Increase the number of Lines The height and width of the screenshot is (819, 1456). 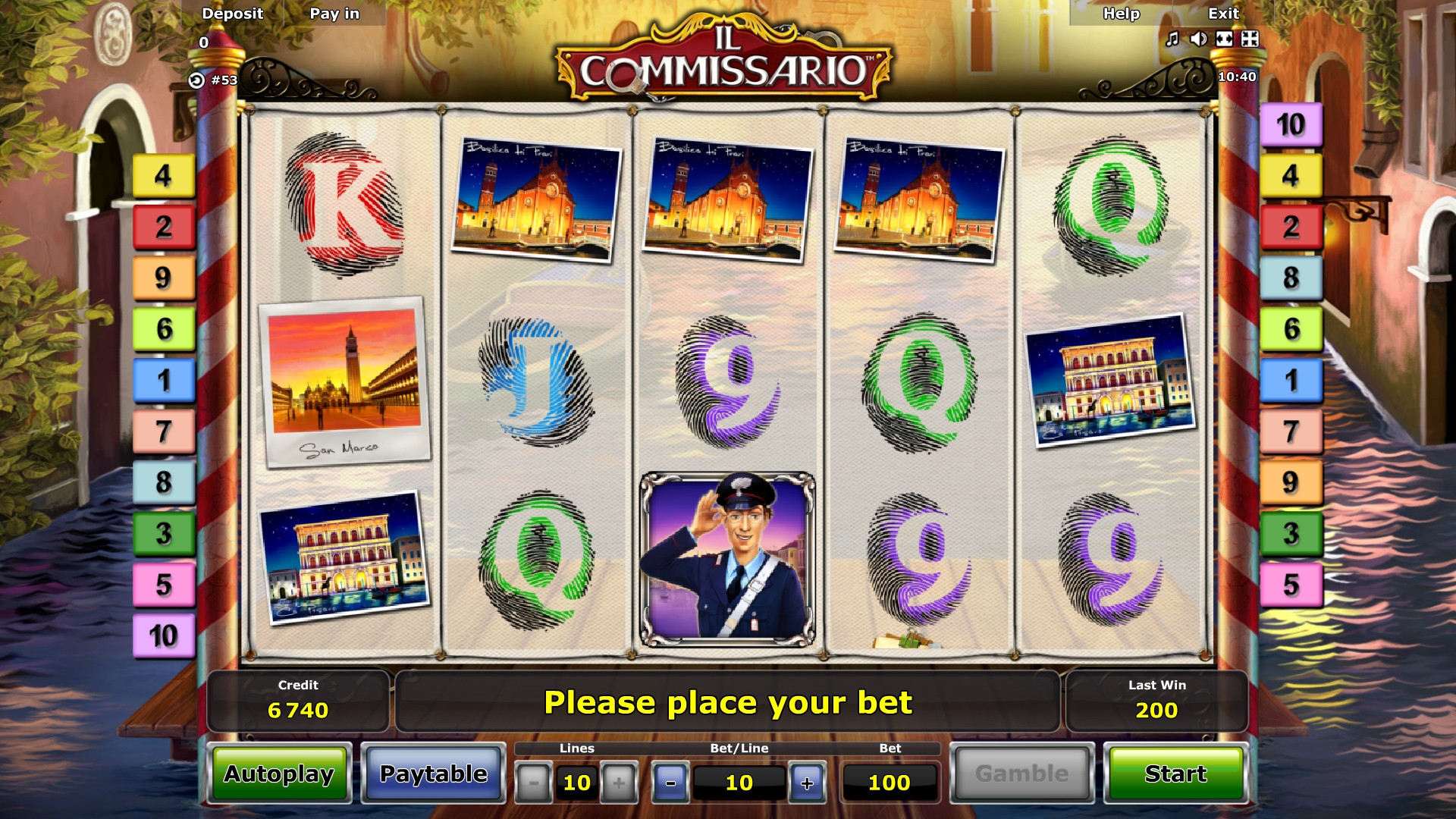[619, 783]
